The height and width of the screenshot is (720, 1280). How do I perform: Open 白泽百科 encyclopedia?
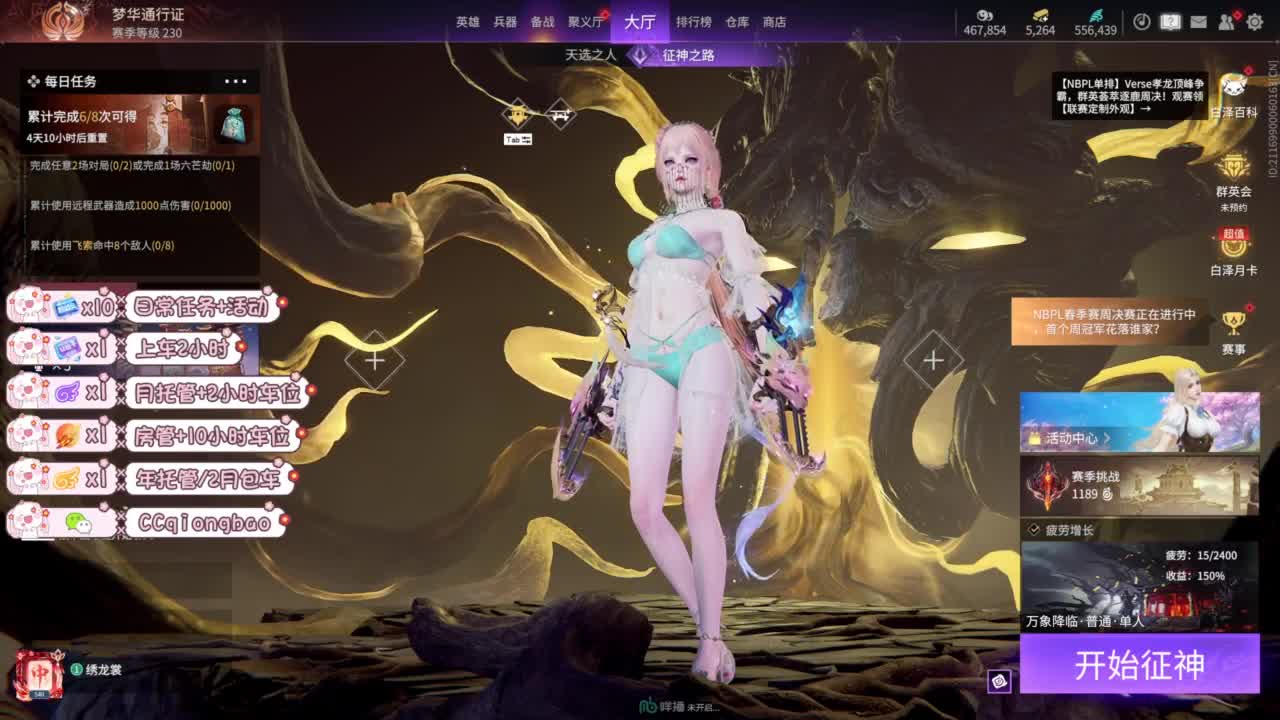pyautogui.click(x=1233, y=95)
